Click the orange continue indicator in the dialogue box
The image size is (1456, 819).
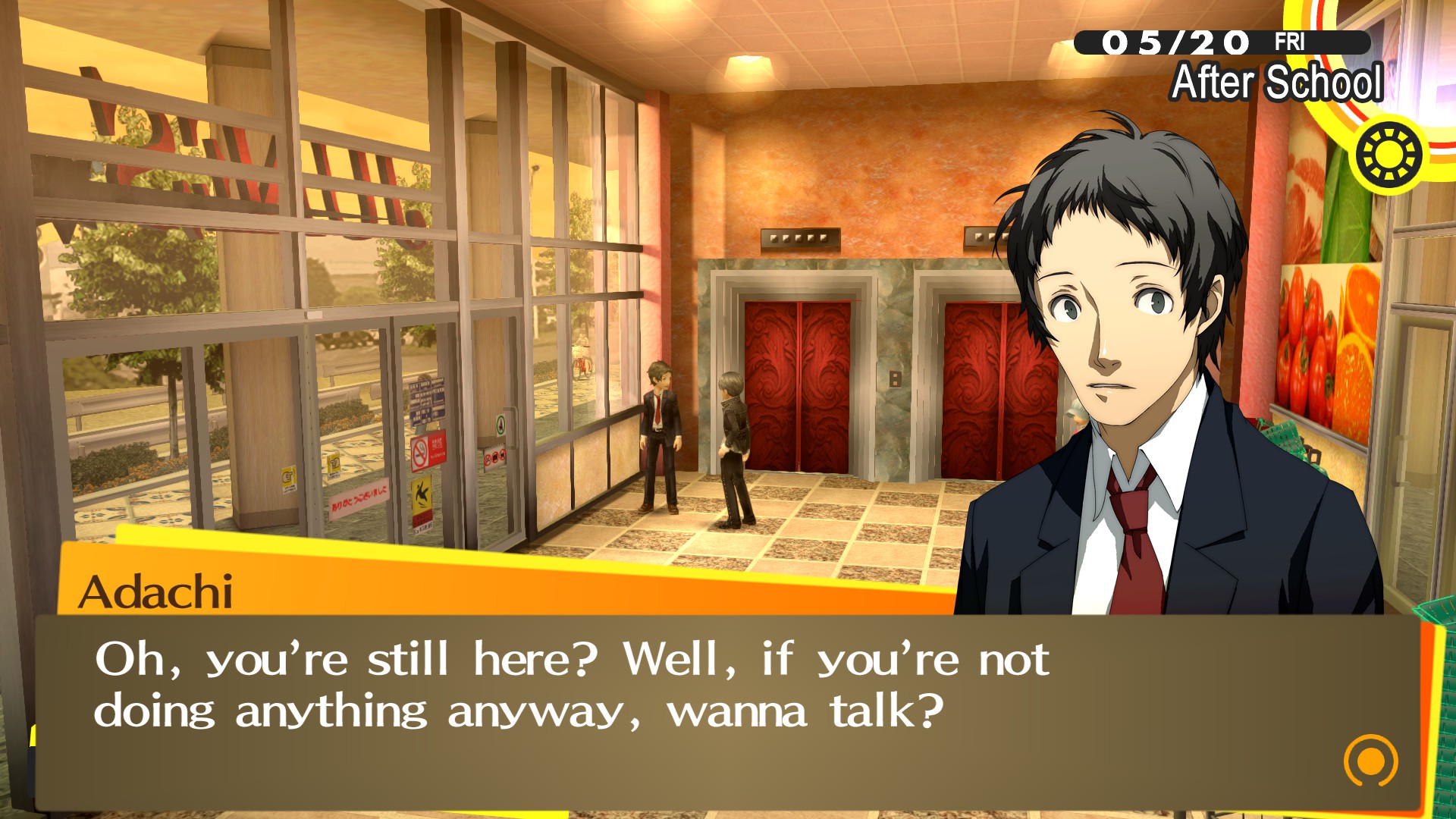[1370, 760]
